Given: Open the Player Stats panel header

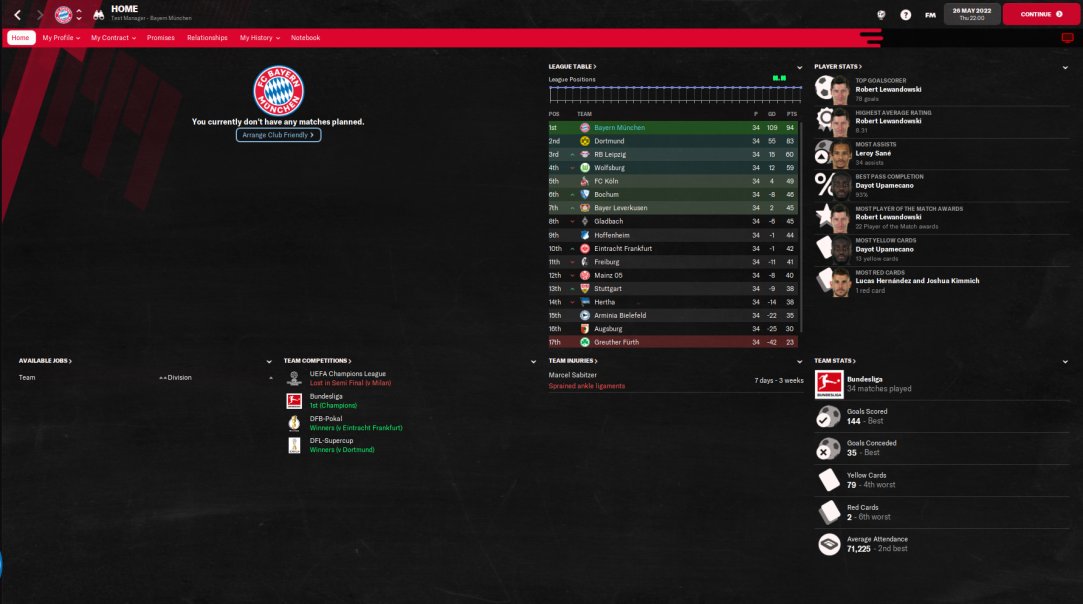Looking at the screenshot, I should pyautogui.click(x=838, y=67).
